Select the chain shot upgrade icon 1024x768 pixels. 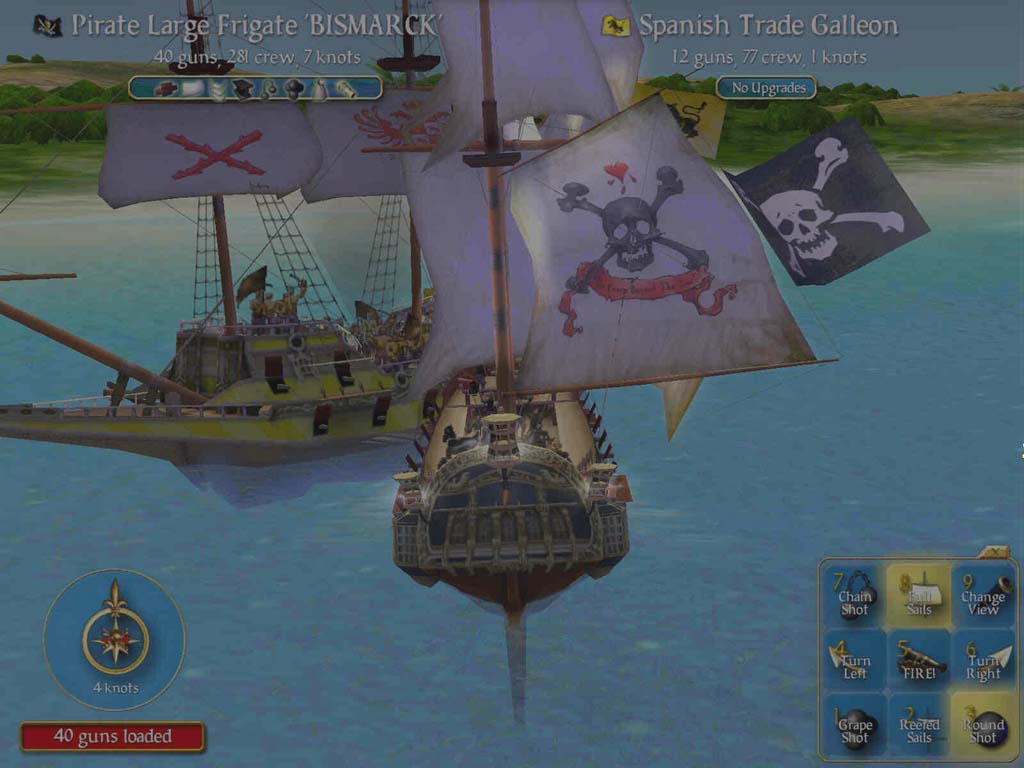coord(270,89)
